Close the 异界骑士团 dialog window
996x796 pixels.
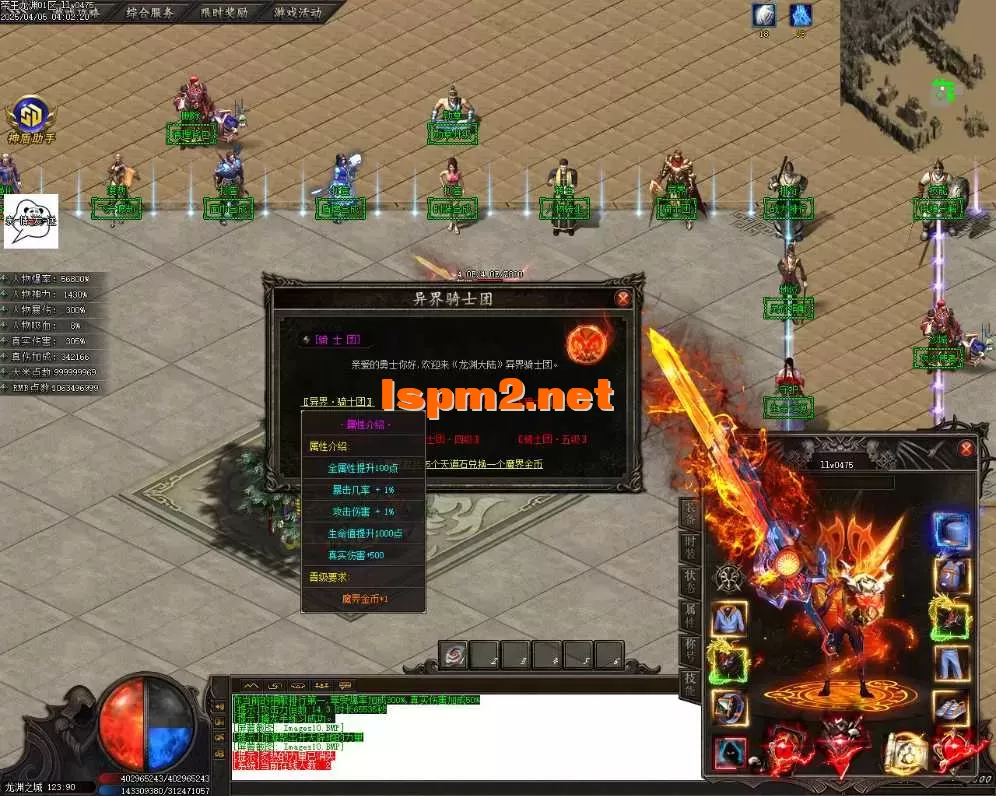coord(623,298)
